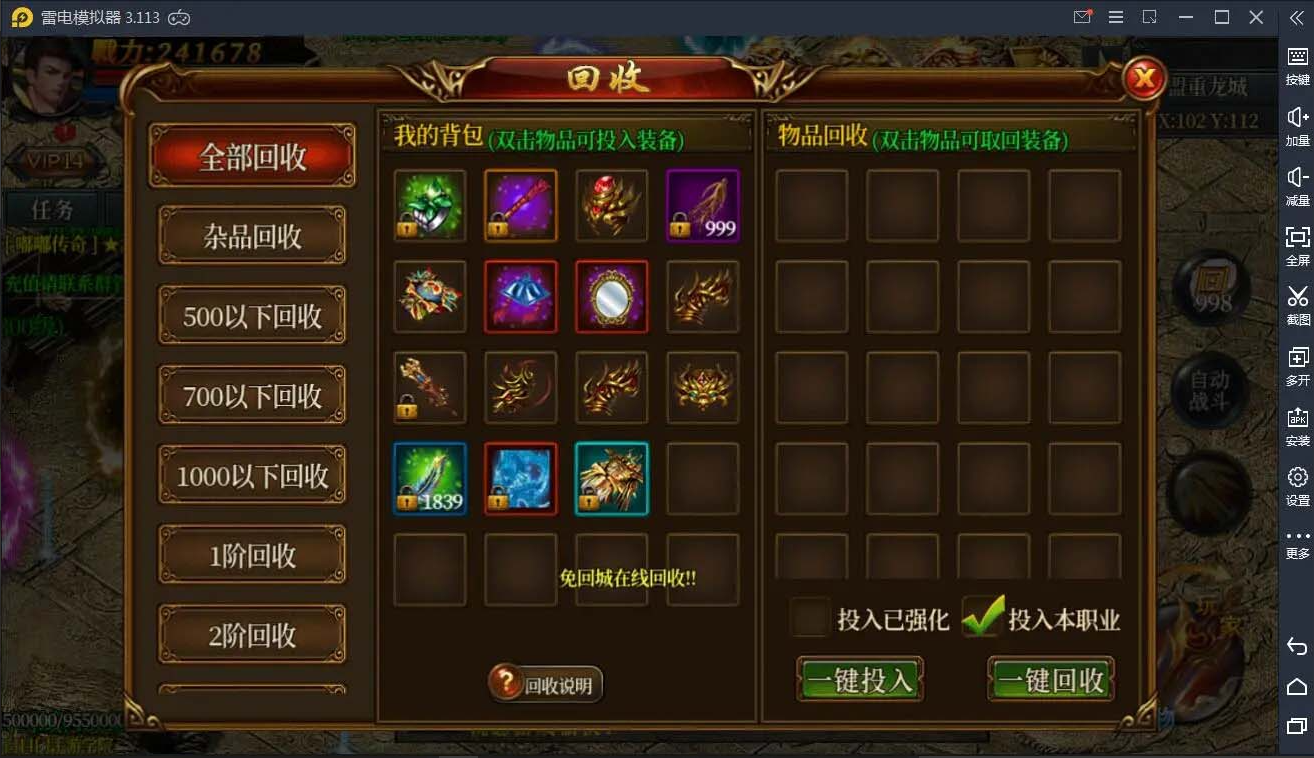Click the emulator 截图 screenshot tool
This screenshot has height=758, width=1314.
click(x=1297, y=303)
